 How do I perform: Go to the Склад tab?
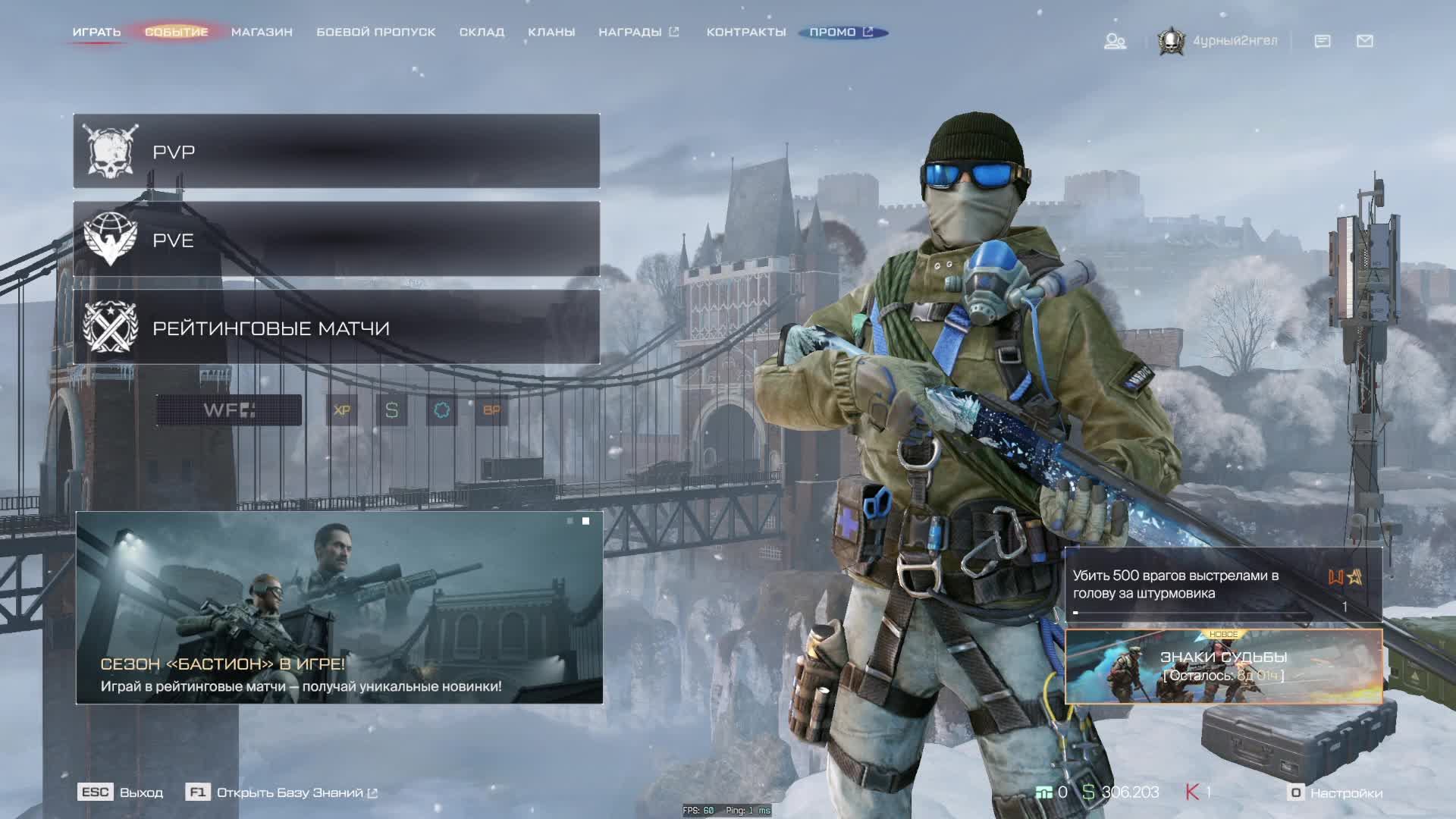(x=482, y=32)
